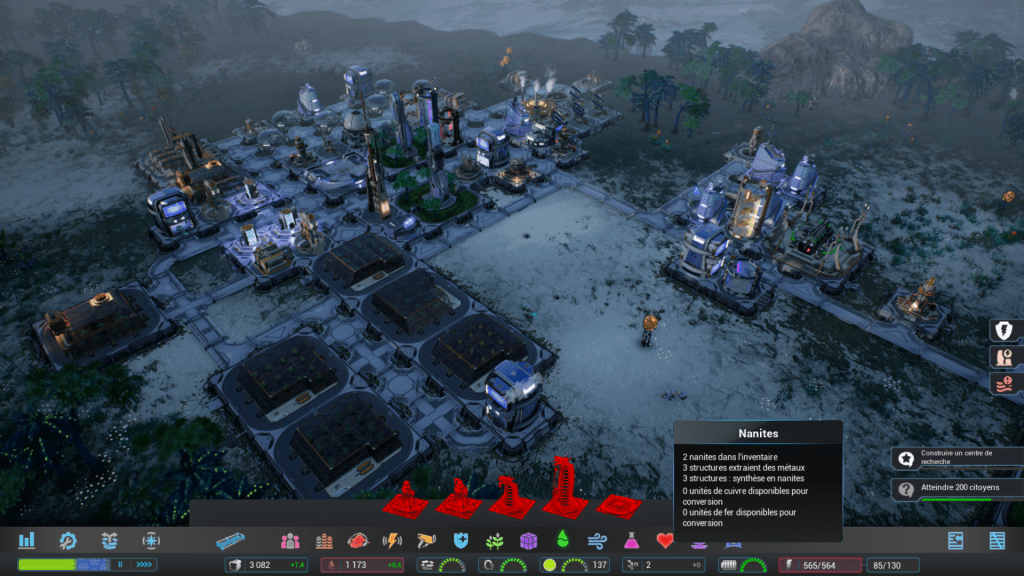Viewport: 1024px width, 576px height.
Task: Open the wrench gear management icon
Action: [x=68, y=540]
